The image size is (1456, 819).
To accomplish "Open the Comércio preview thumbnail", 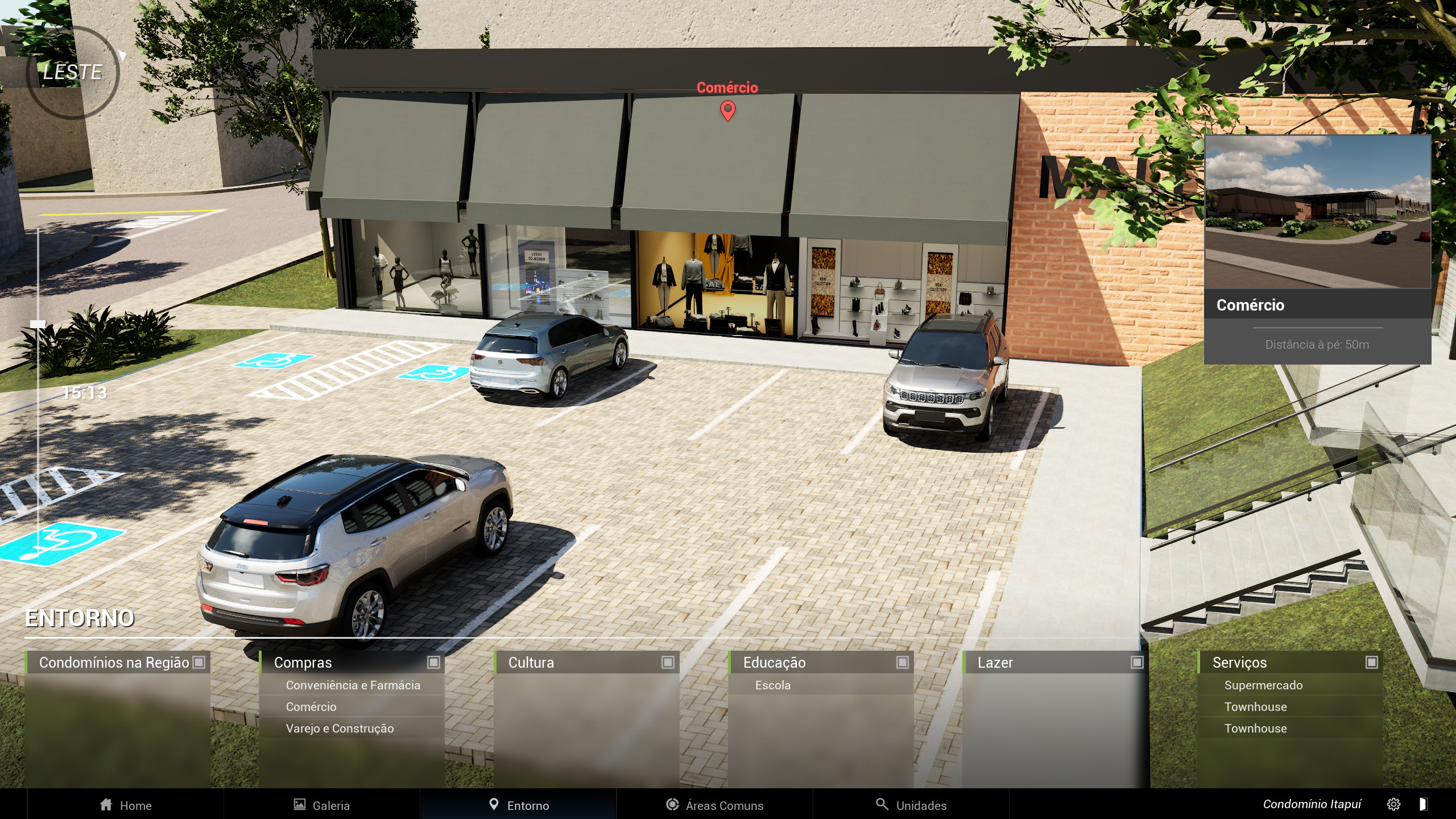I will (x=1317, y=212).
